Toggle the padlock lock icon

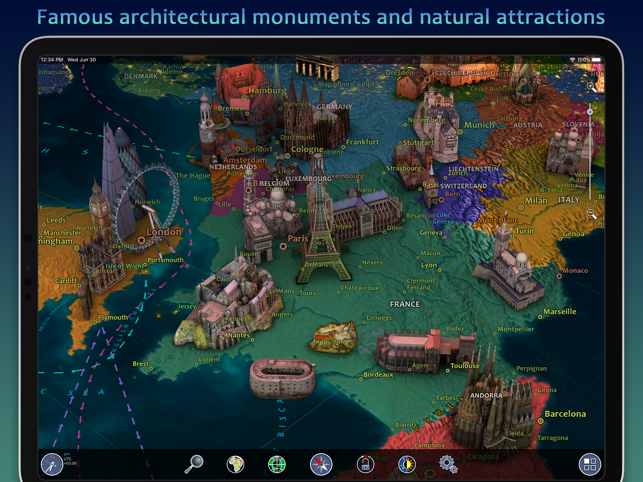click(365, 464)
